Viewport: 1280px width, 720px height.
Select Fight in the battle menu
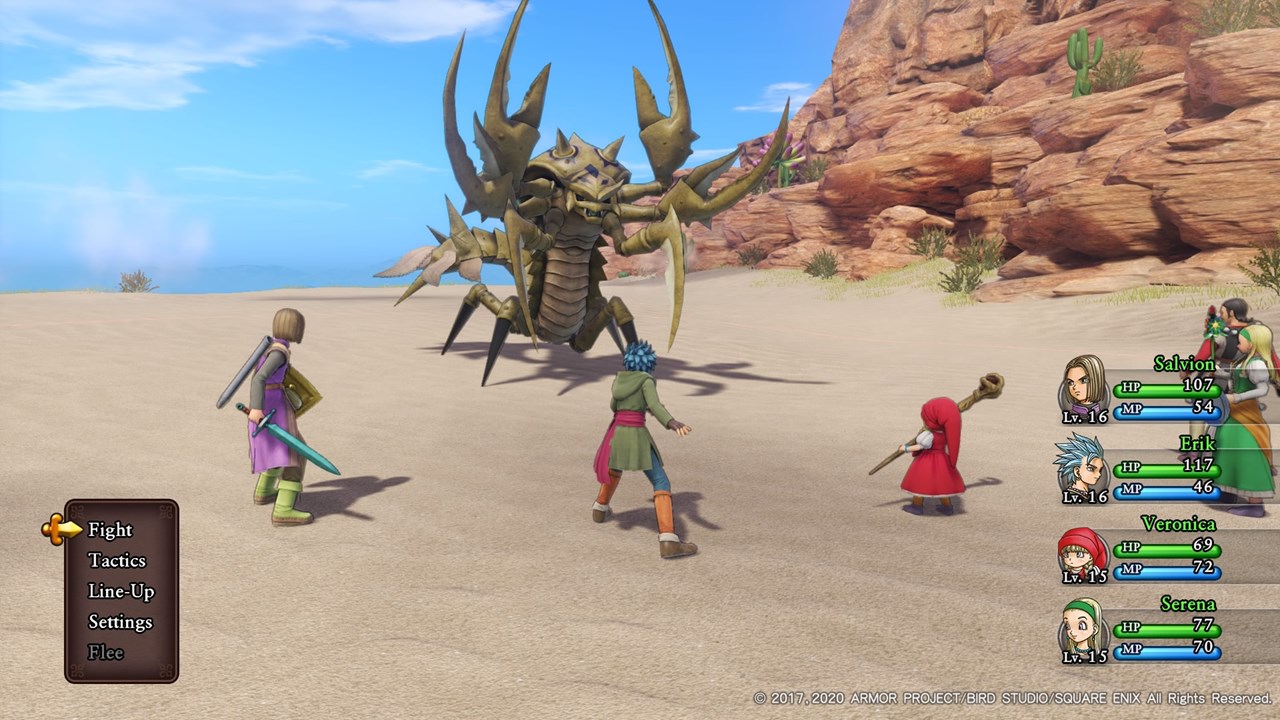[110, 530]
